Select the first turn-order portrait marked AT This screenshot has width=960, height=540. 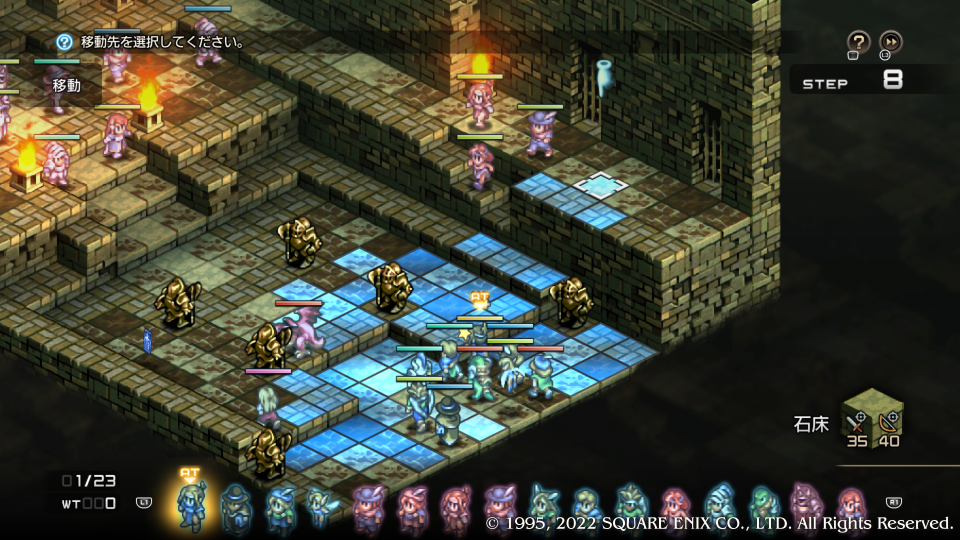click(190, 505)
